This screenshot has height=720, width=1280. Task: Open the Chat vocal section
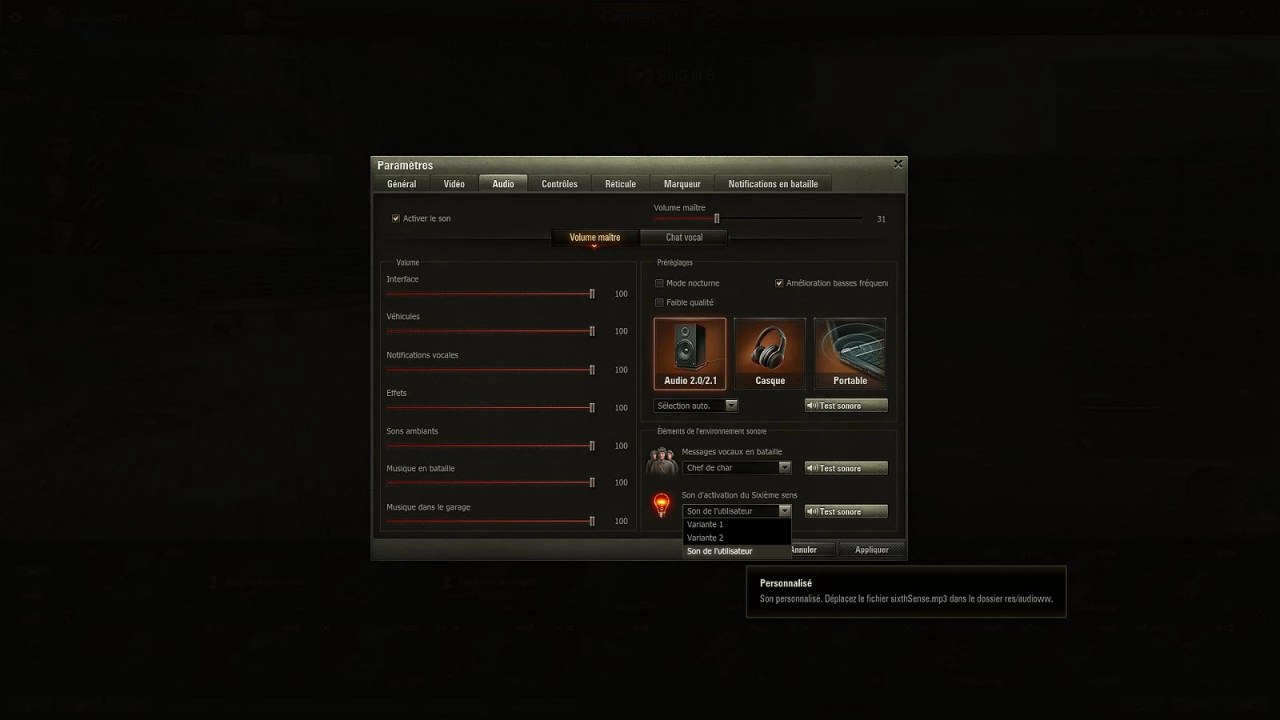(x=683, y=237)
